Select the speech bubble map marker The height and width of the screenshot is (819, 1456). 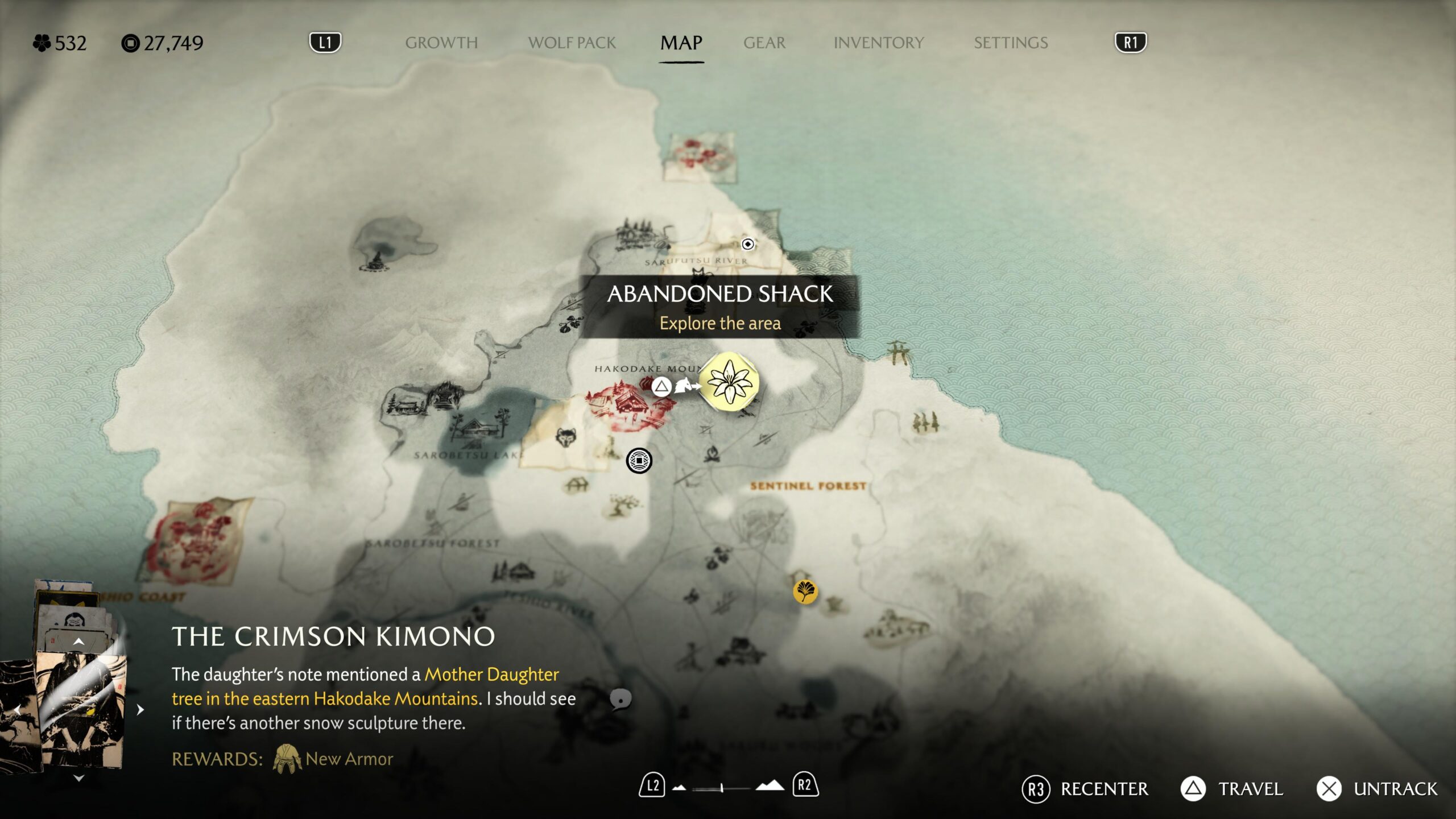click(621, 699)
